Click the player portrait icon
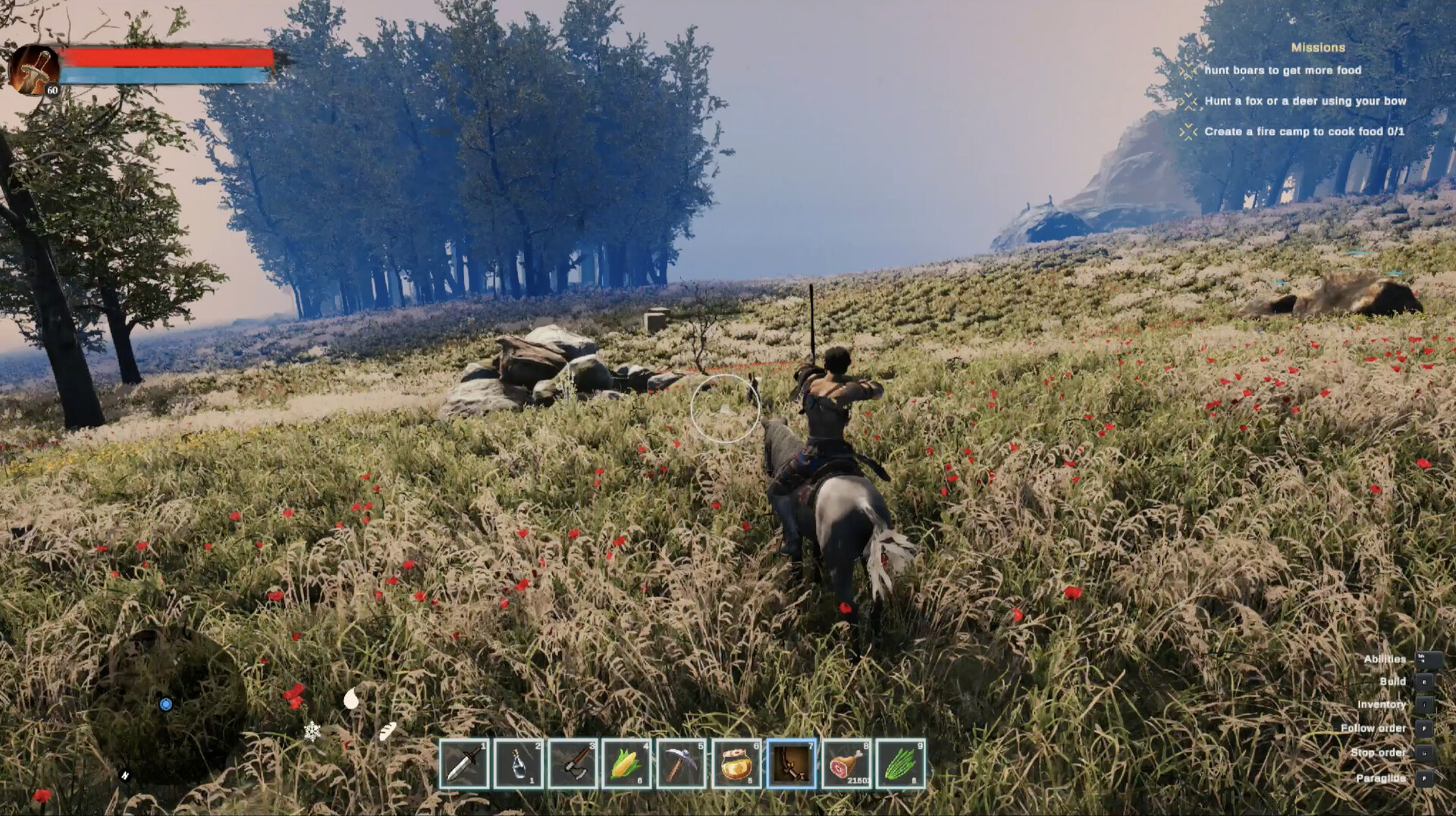 [x=33, y=70]
